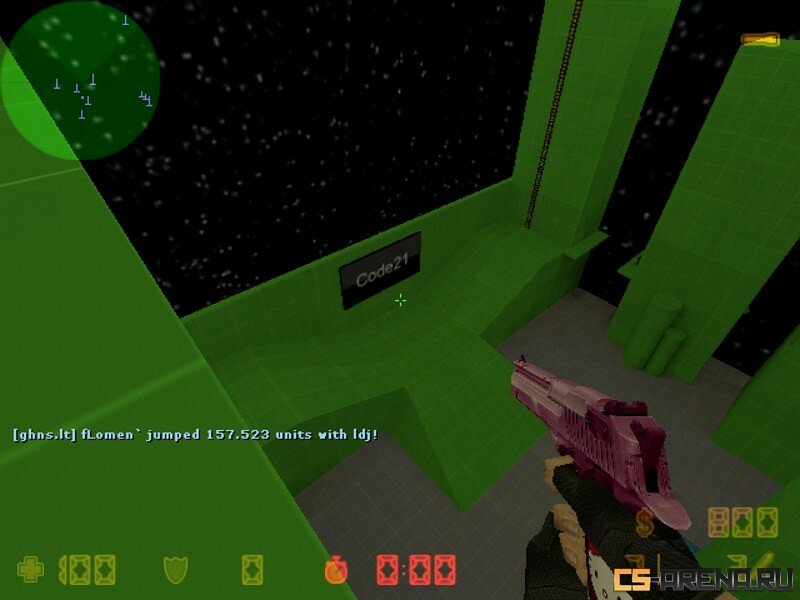Click the cs-arena.ru watermark logo
This screenshot has height=600, width=800.
703,578
